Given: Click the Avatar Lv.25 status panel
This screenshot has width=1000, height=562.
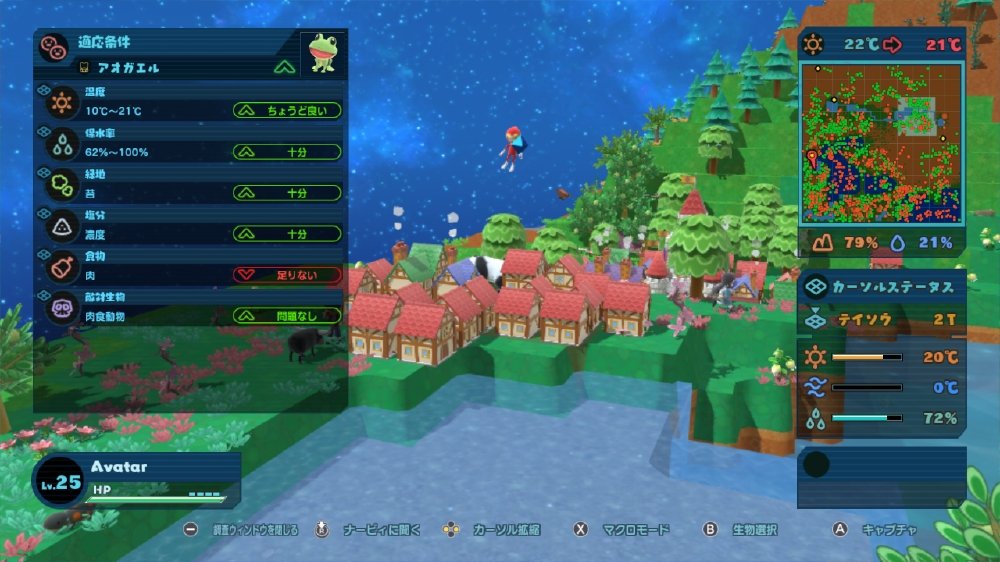Looking at the screenshot, I should (x=136, y=478).
